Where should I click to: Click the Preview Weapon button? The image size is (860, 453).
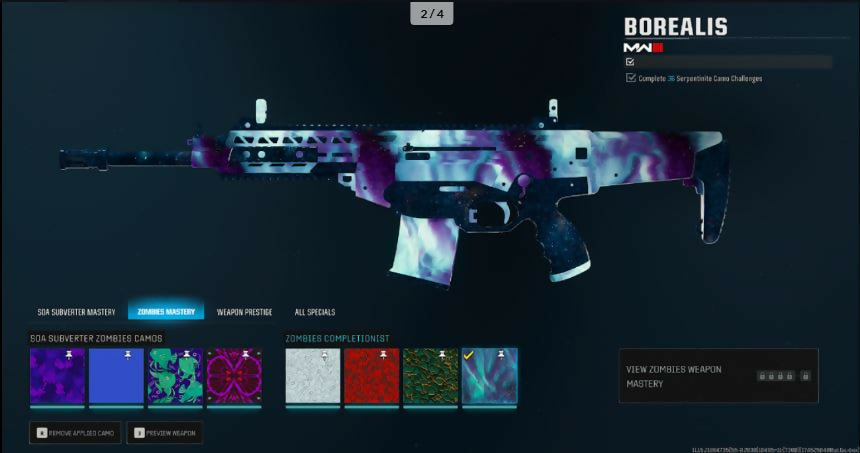[x=165, y=433]
